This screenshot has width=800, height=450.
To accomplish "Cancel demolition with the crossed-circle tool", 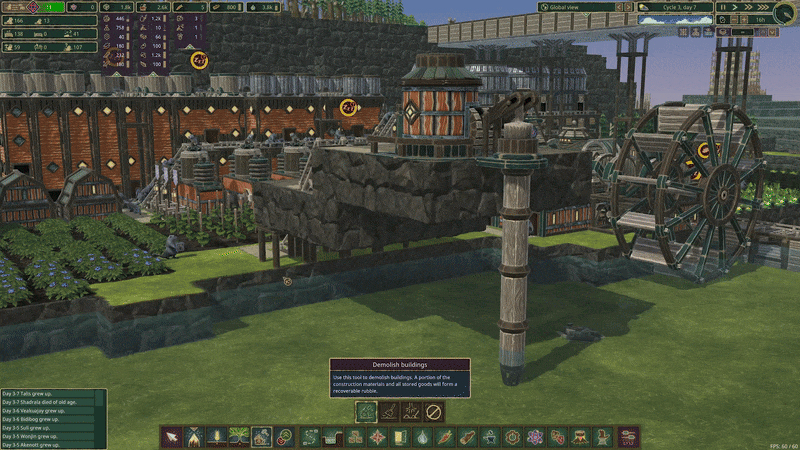I will click(x=433, y=411).
